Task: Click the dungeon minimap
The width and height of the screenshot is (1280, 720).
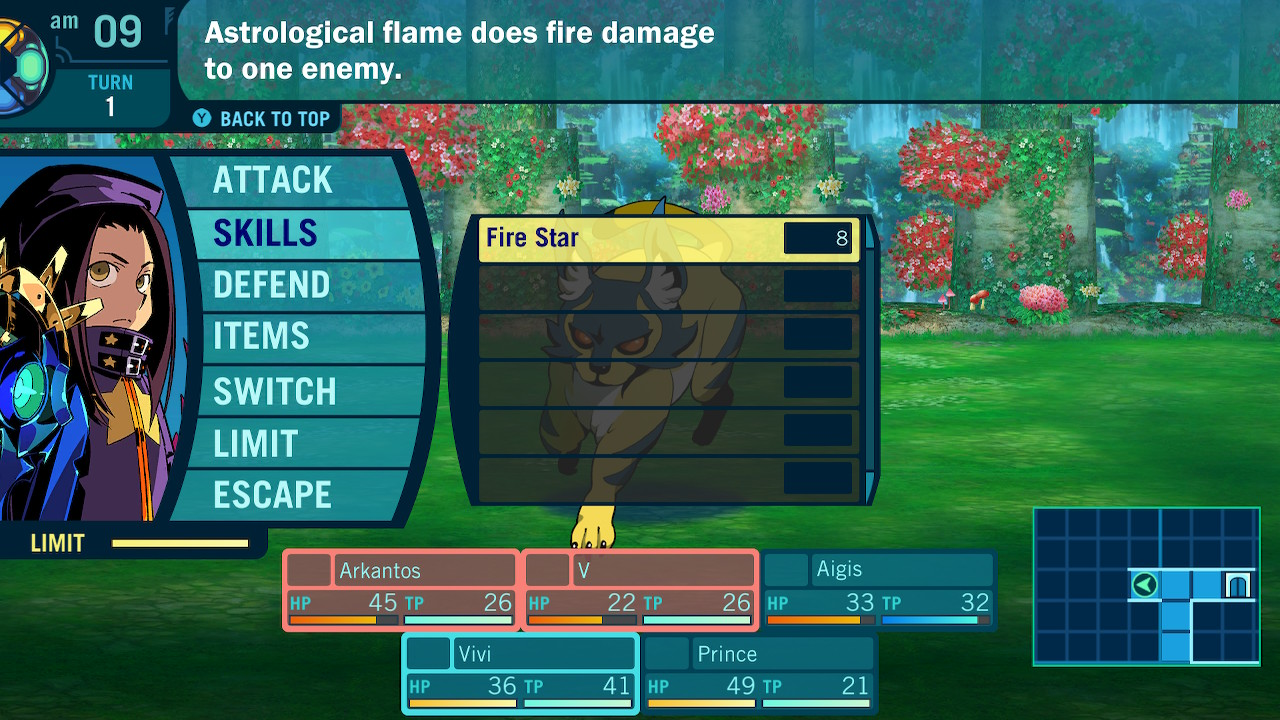Action: 1146,586
